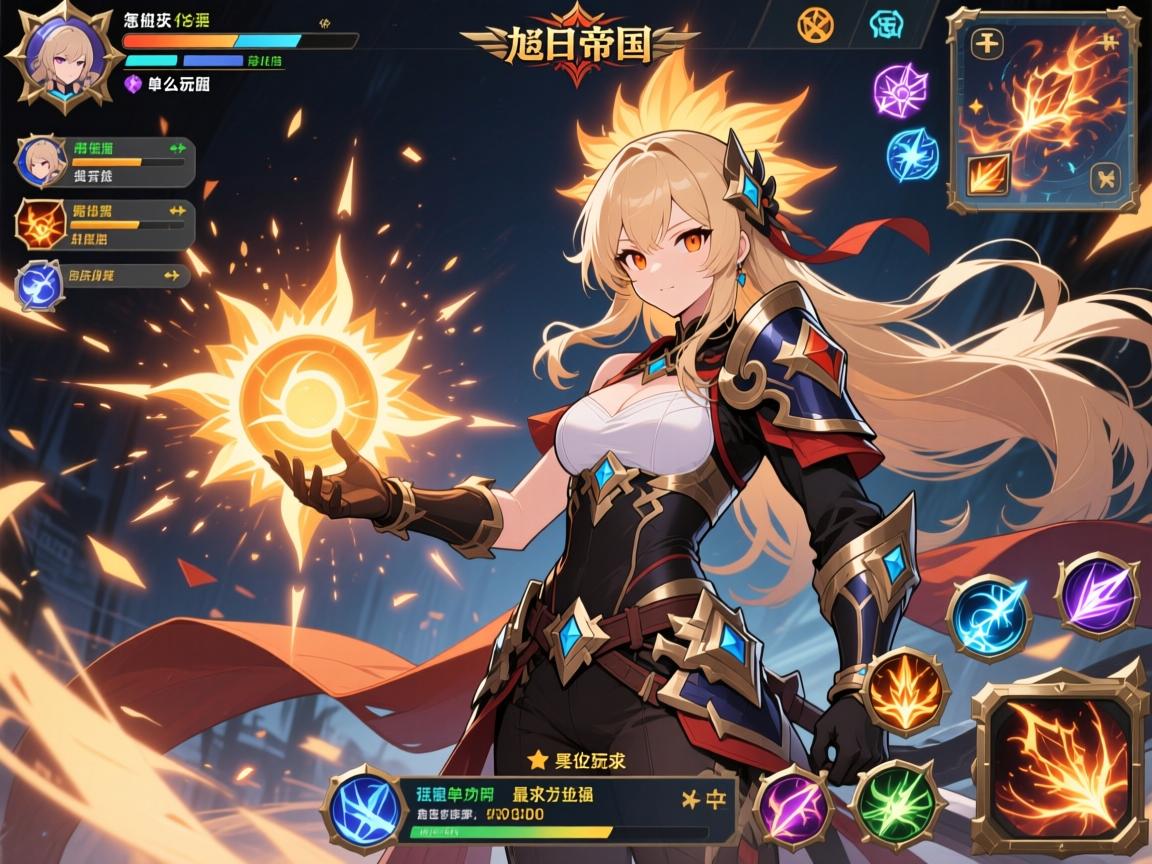Select the small square flame icon in the fire card
This screenshot has width=1152, height=864.
(982, 177)
